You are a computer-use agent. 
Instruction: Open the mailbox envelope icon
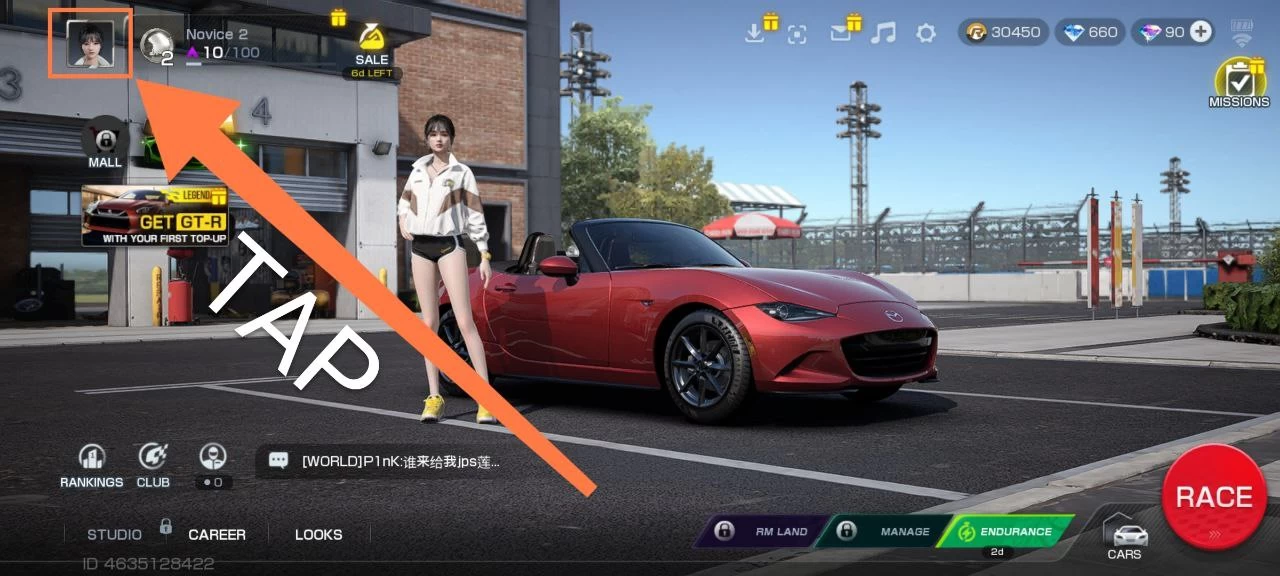840,33
